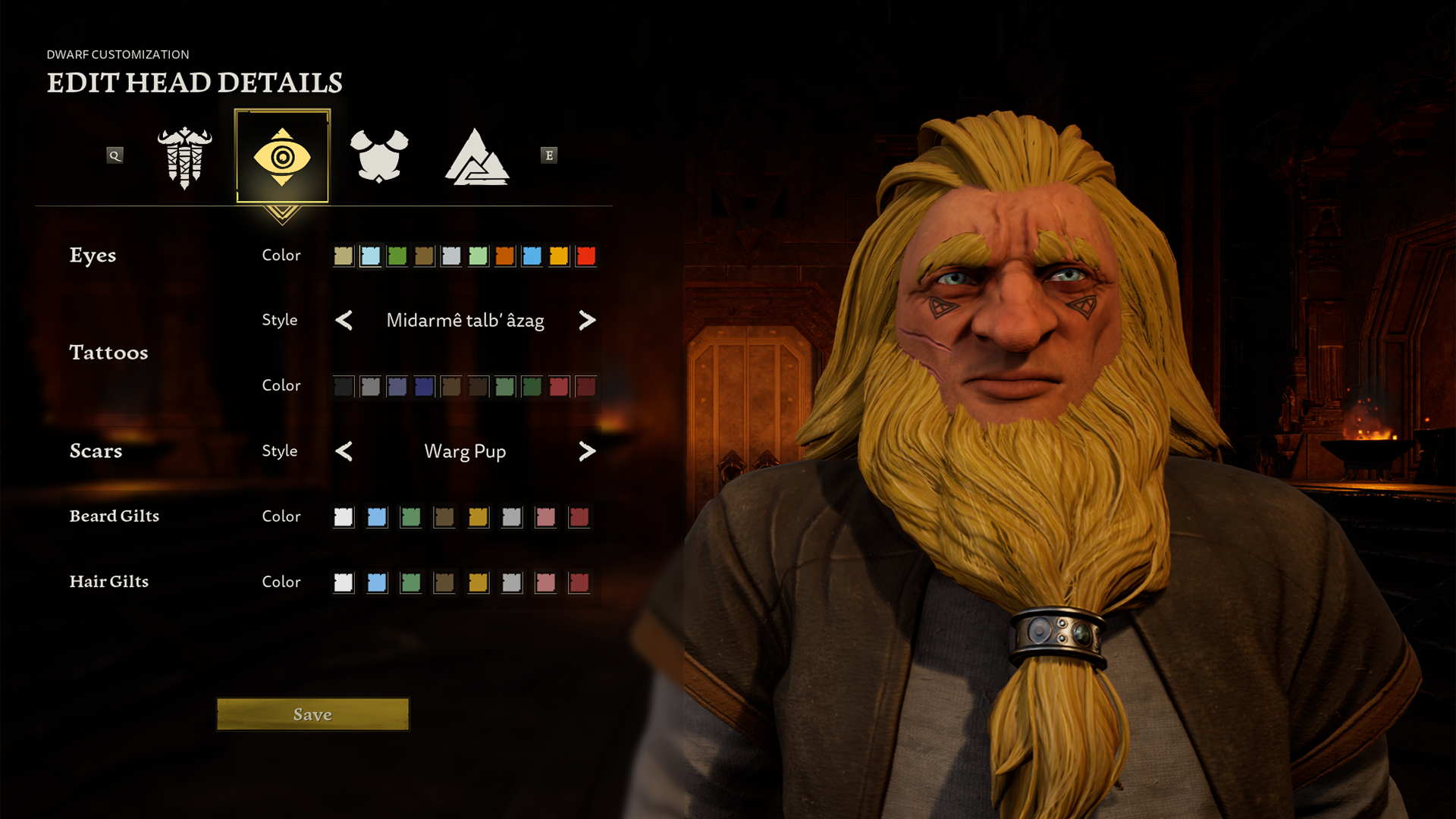Open the armor customization tab
Image resolution: width=1456 pixels, height=819 pixels.
(379, 156)
